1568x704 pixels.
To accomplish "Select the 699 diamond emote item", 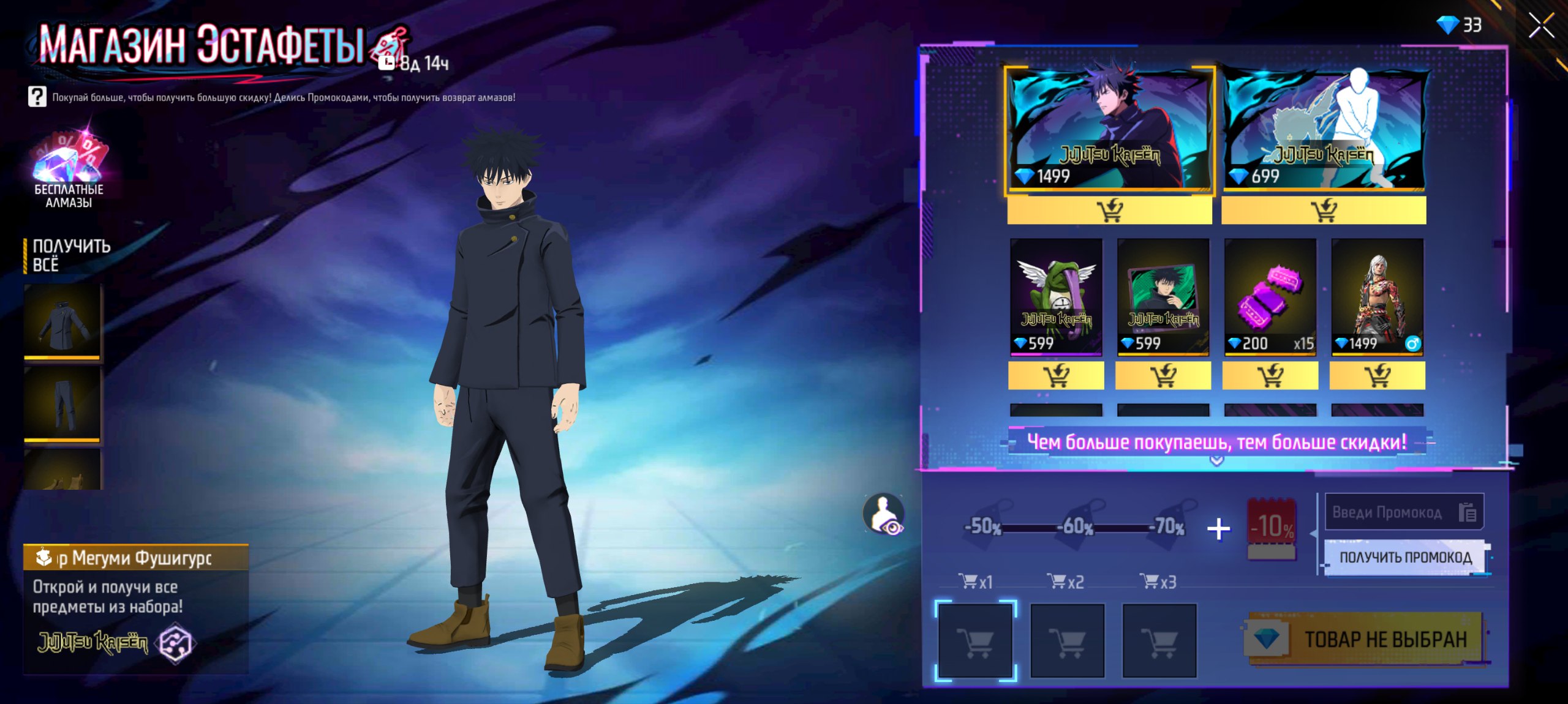I will pyautogui.click(x=1323, y=130).
